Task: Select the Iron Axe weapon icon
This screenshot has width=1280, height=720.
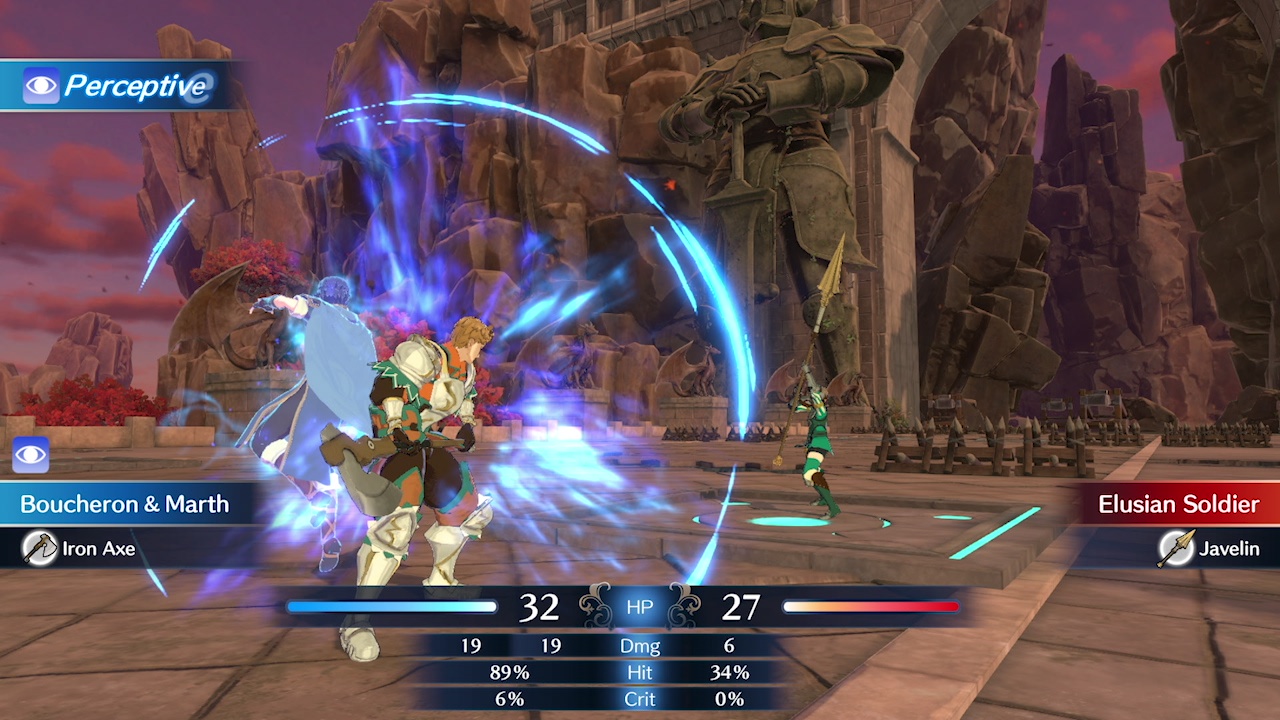Action: pos(40,548)
